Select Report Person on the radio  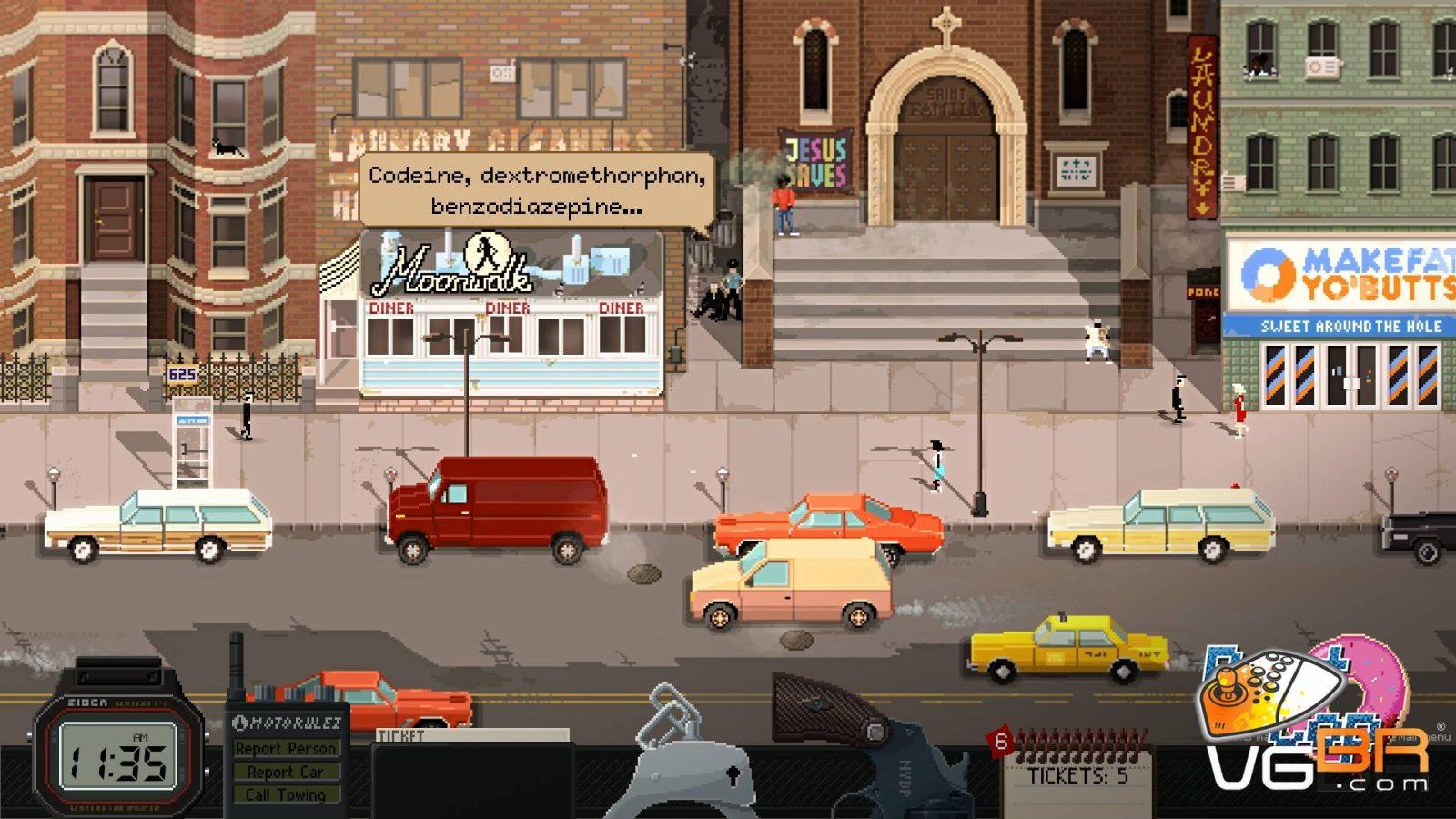[x=286, y=748]
